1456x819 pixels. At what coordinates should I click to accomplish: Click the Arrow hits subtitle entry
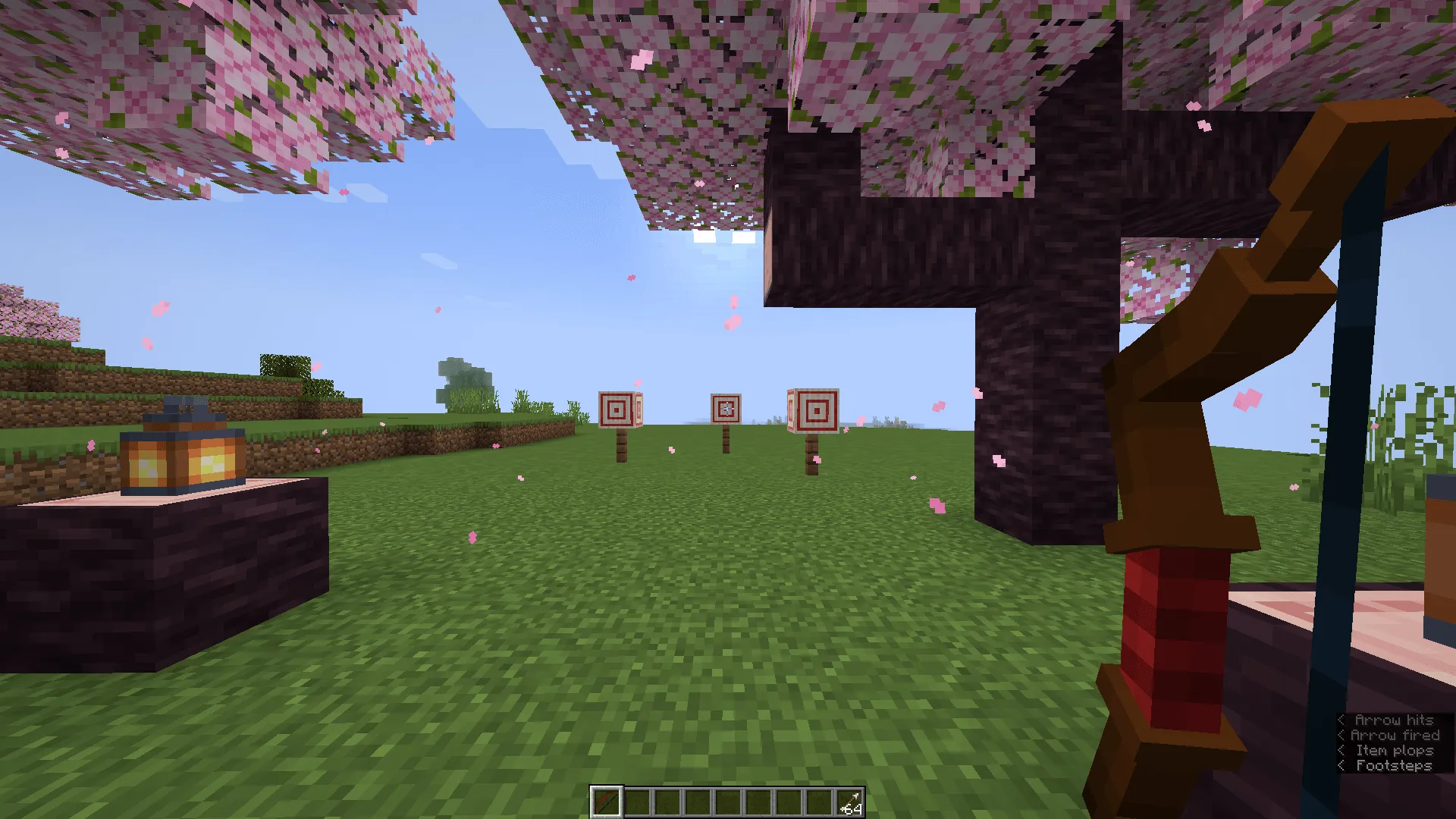[1394, 720]
